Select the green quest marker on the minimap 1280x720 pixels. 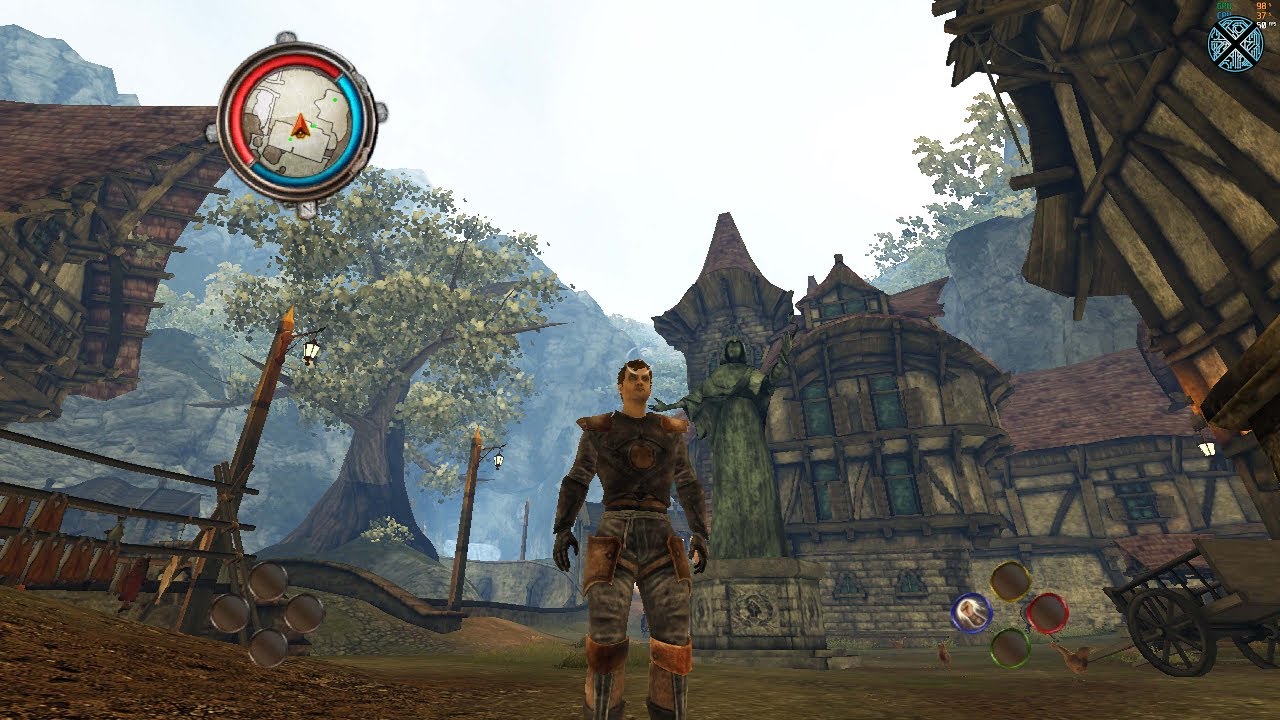pyautogui.click(x=335, y=99)
